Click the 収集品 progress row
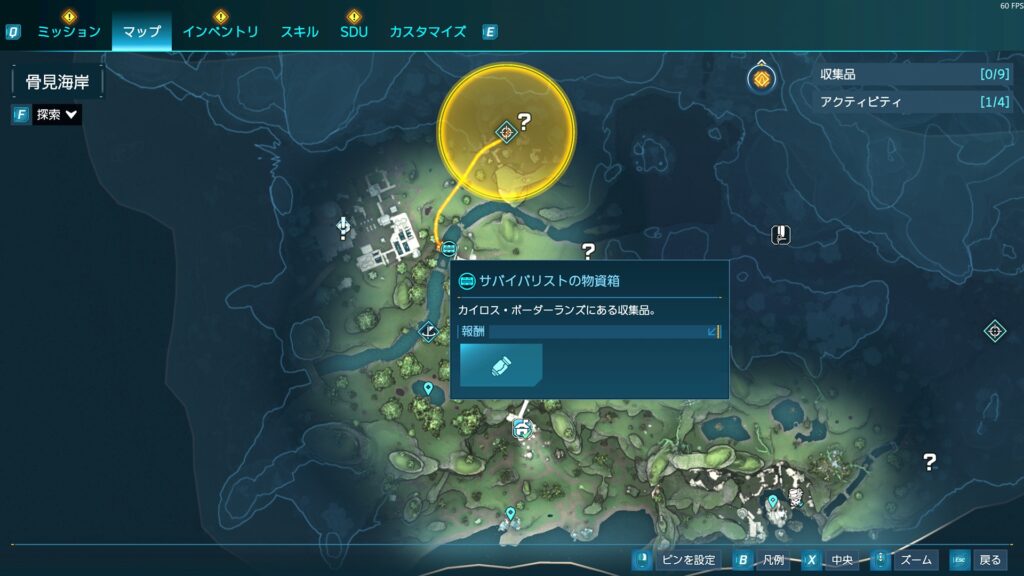 coord(900,74)
